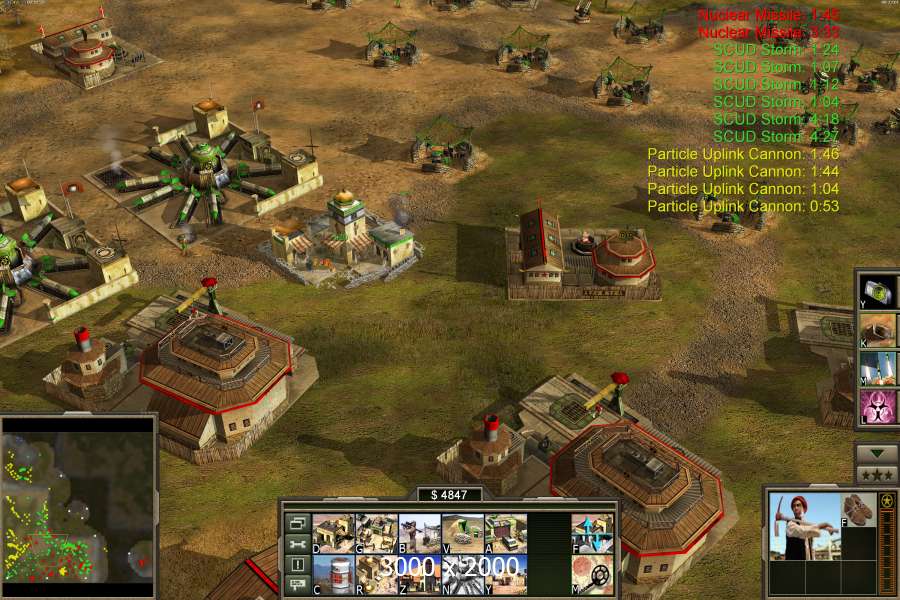The image size is (900, 600).
Task: Open the overlapping windows options button
Action: click(x=297, y=523)
